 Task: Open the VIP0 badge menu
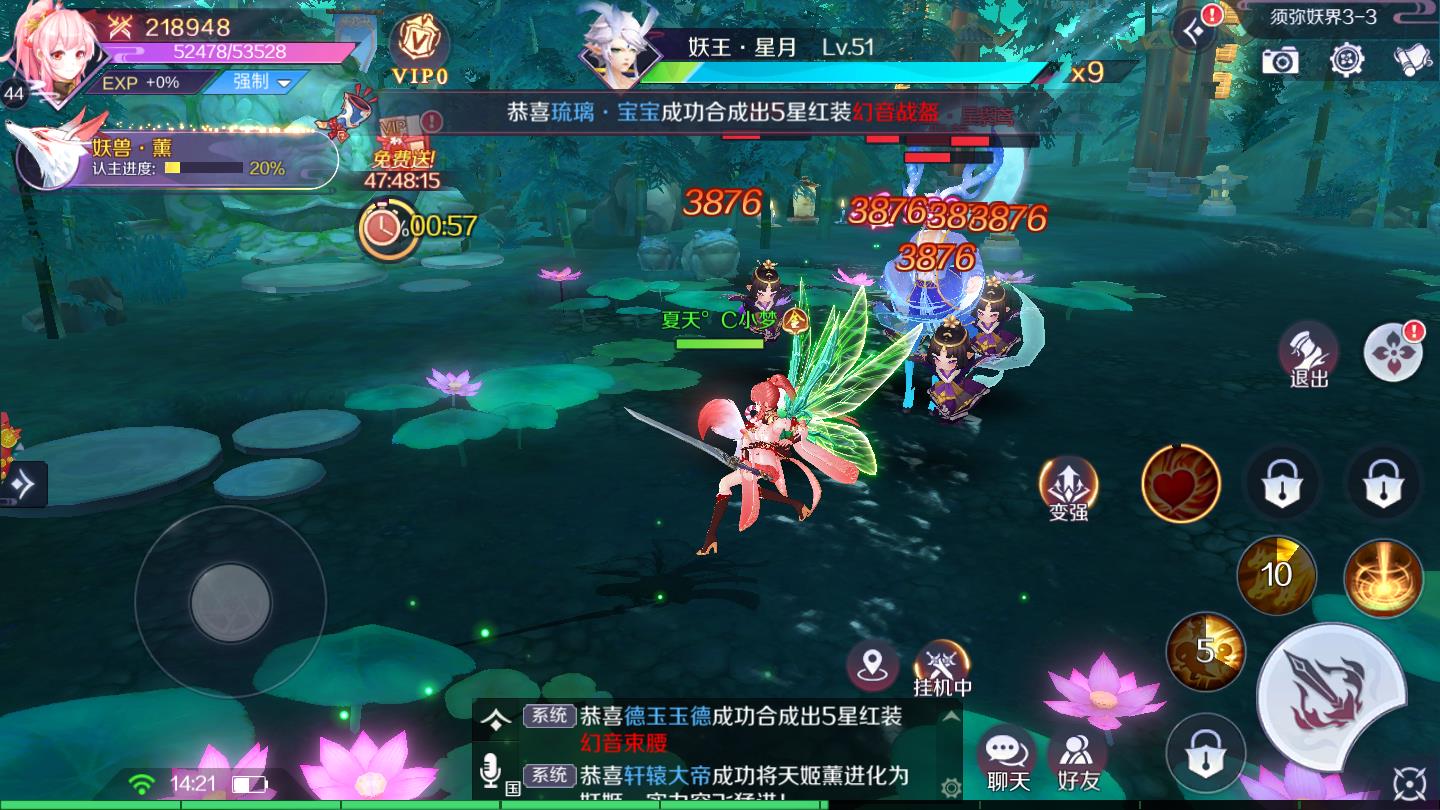[x=419, y=48]
